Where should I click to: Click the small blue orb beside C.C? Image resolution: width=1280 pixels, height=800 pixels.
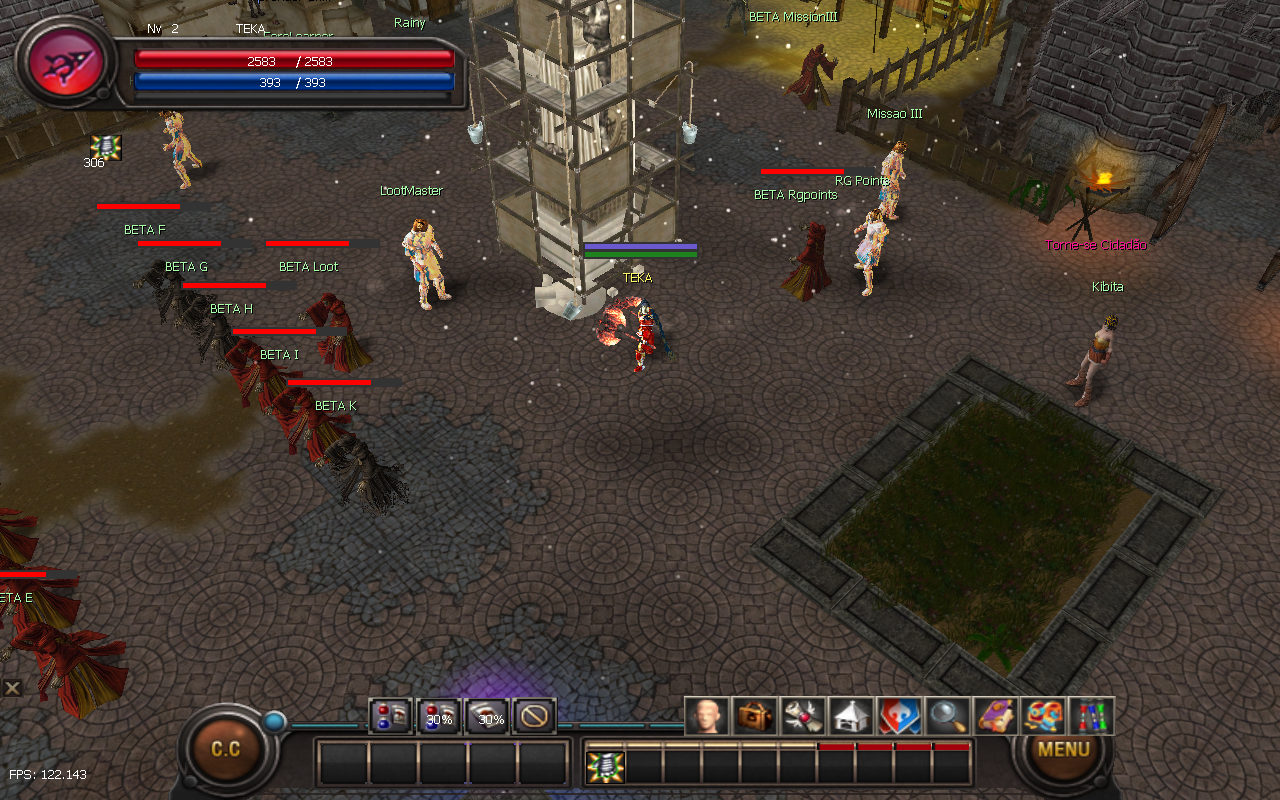click(273, 721)
